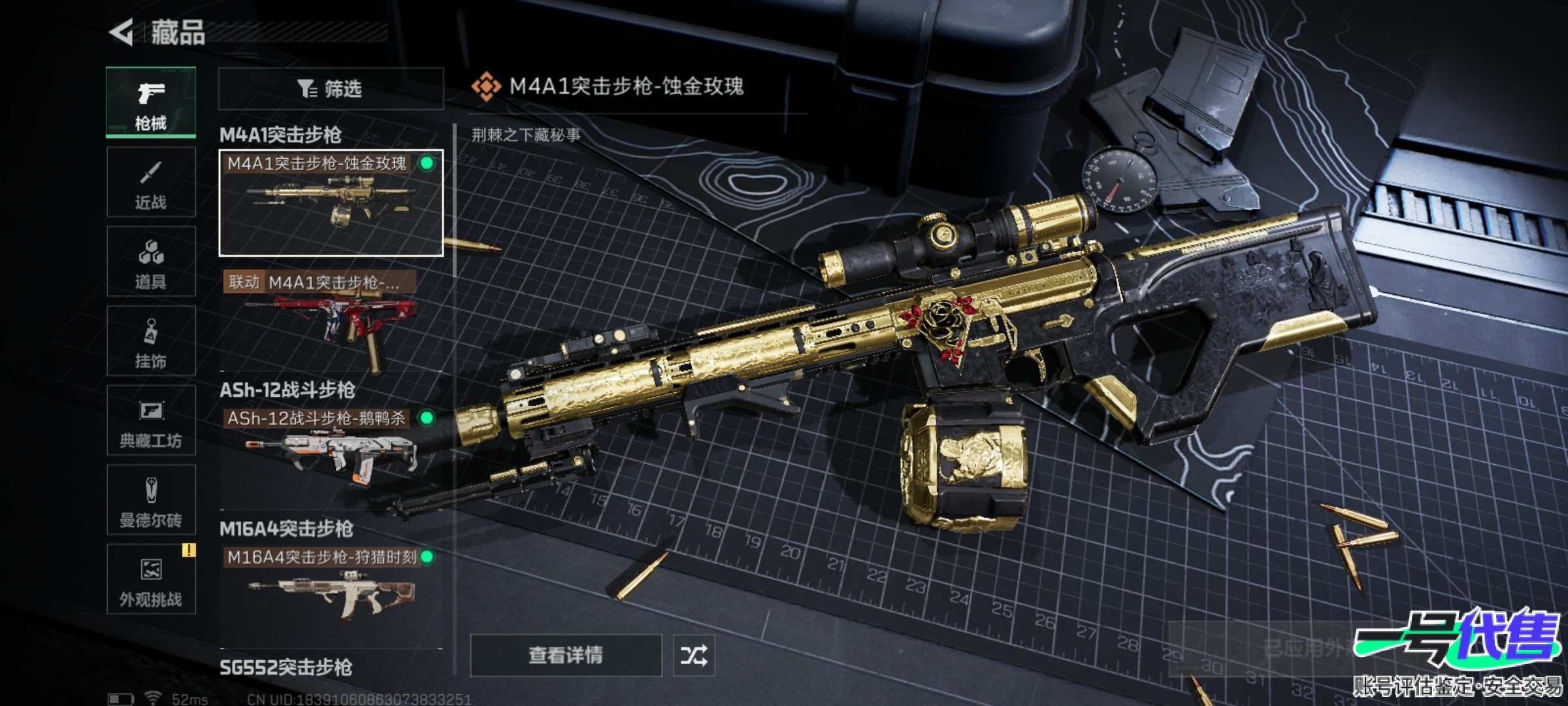Switch to the 枪械 firearms tab
The width and height of the screenshot is (1568, 706).
pyautogui.click(x=151, y=103)
